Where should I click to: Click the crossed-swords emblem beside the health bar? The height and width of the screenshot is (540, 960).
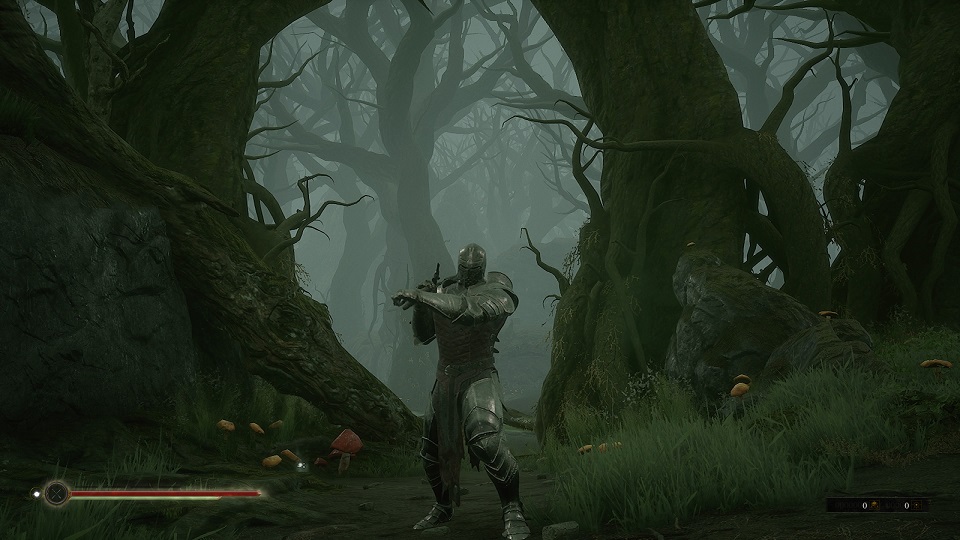pos(56,492)
